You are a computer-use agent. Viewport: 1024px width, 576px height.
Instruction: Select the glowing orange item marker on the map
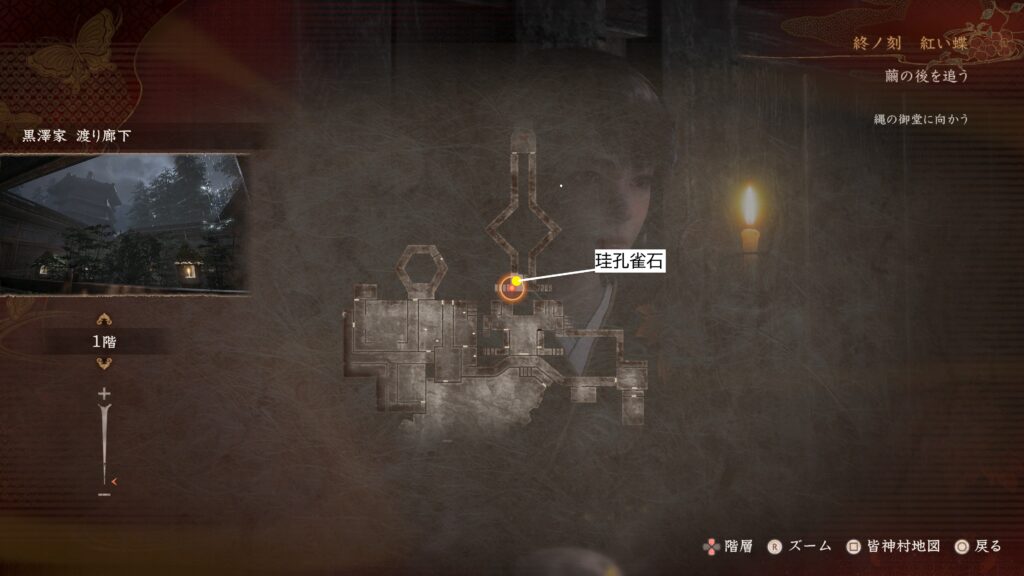pyautogui.click(x=513, y=287)
